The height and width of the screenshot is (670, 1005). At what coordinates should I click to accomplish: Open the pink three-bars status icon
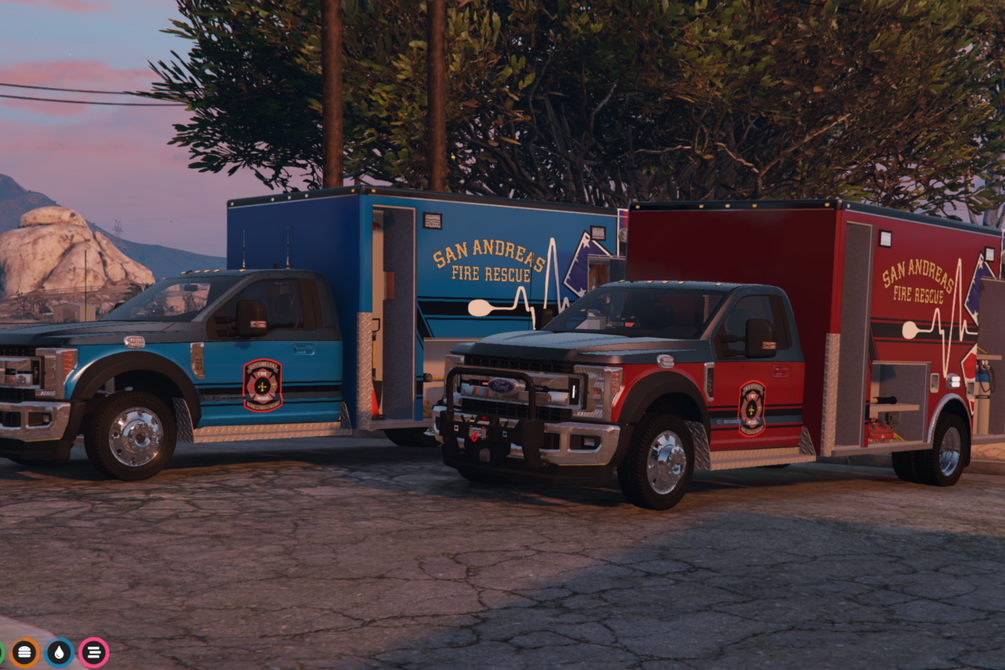coord(94,653)
